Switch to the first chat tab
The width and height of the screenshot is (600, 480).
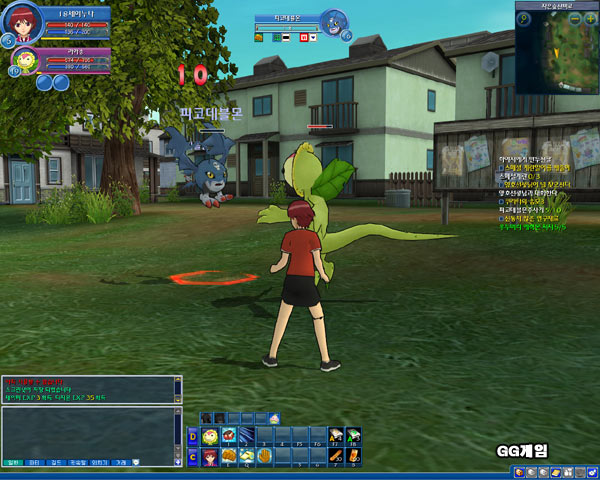coord(14,463)
